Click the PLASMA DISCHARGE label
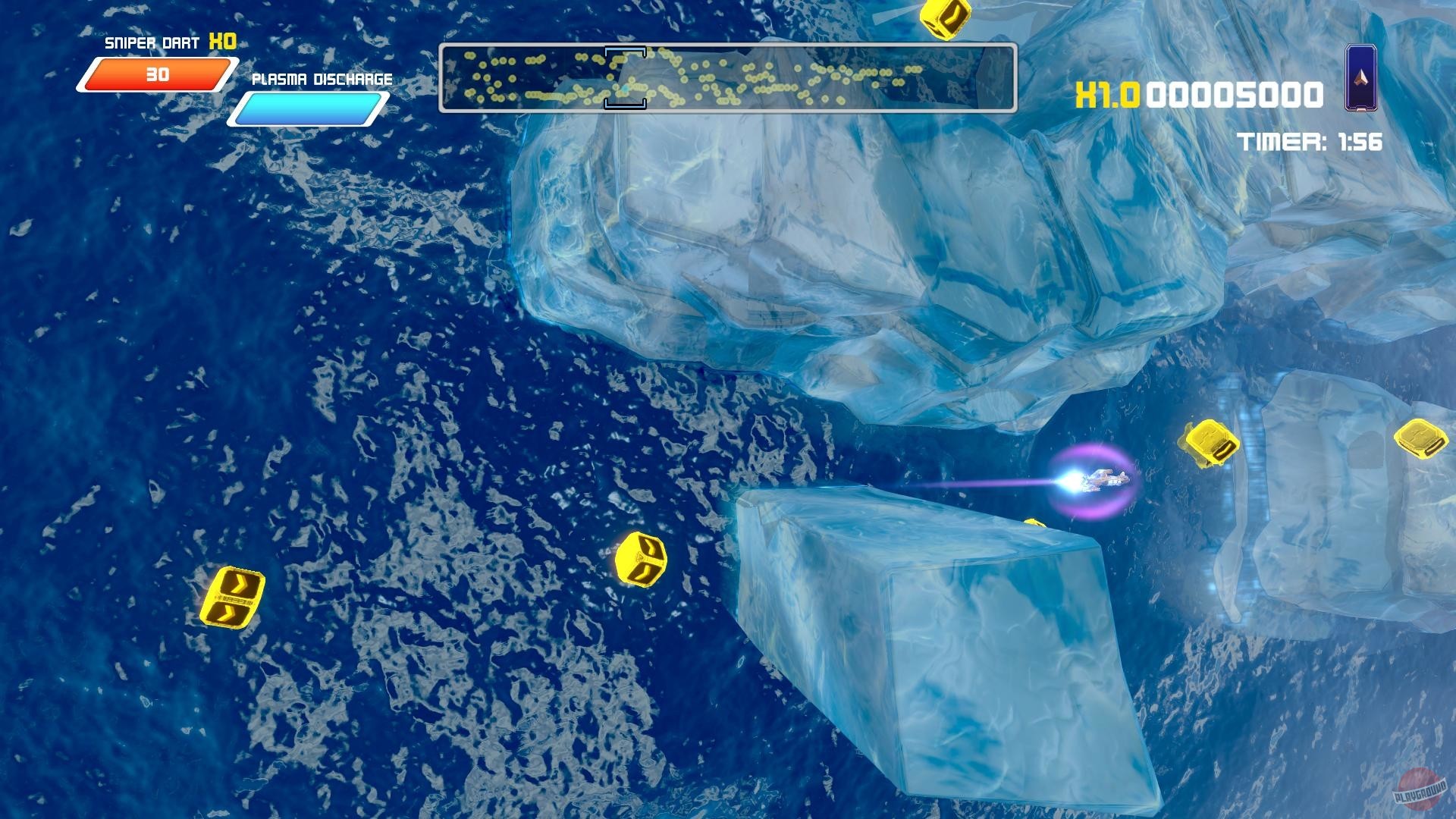The image size is (1456, 819). [322, 78]
